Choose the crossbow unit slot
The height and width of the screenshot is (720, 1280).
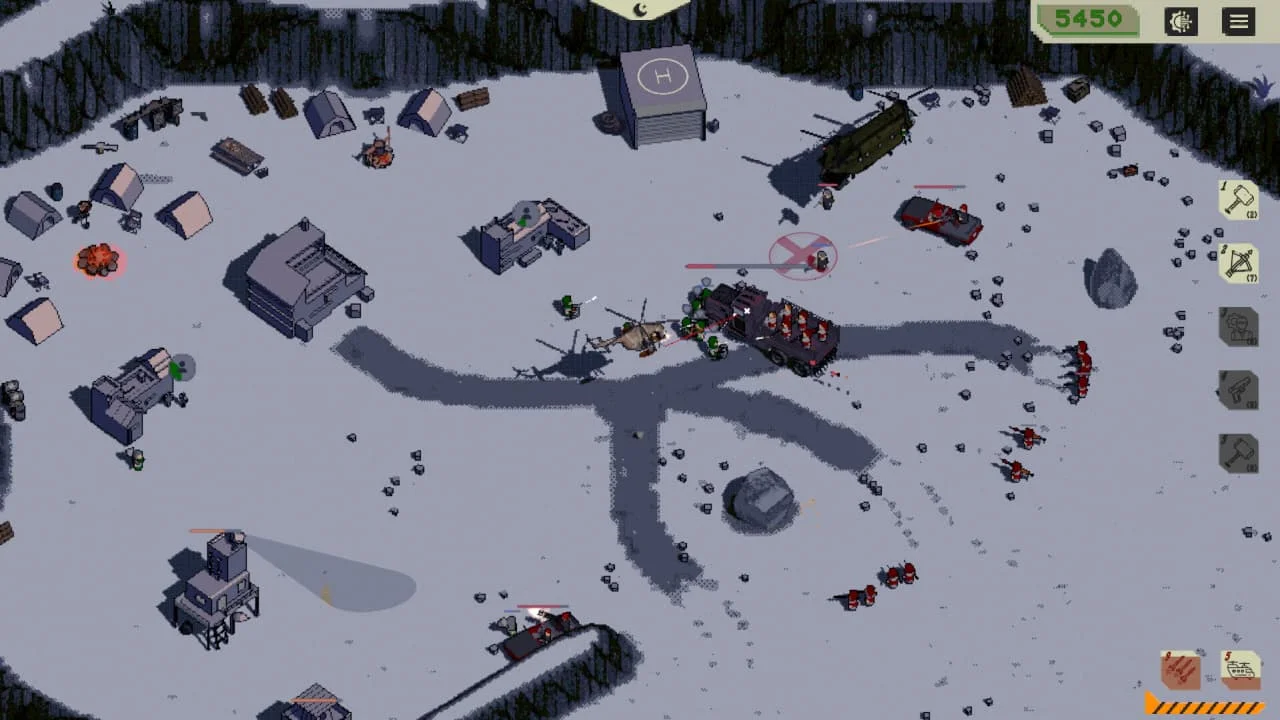[x=1239, y=263]
